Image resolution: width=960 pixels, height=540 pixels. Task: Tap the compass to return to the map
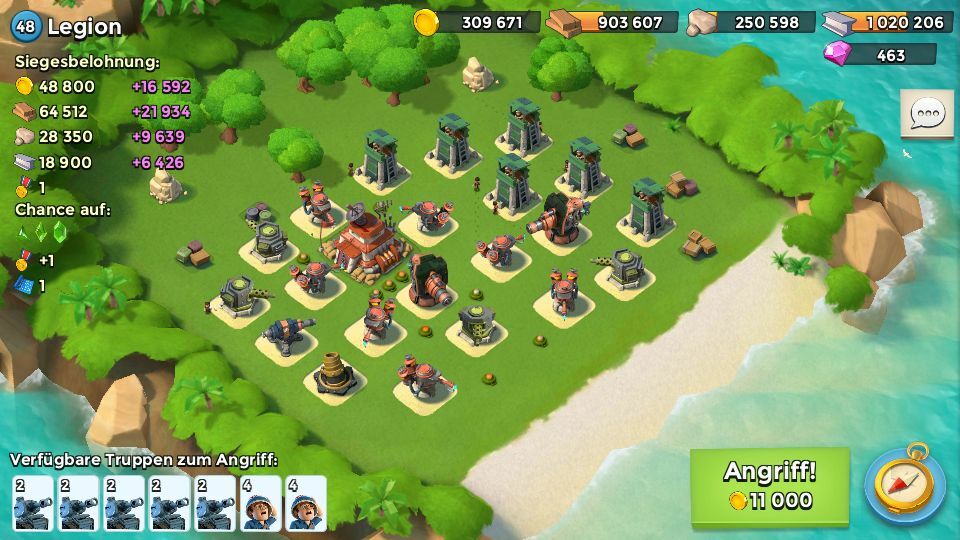tap(904, 486)
